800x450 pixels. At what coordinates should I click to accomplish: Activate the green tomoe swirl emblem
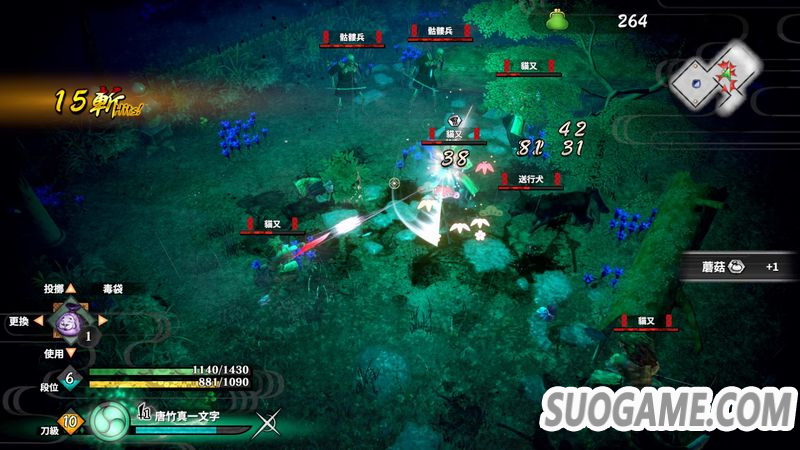109,421
